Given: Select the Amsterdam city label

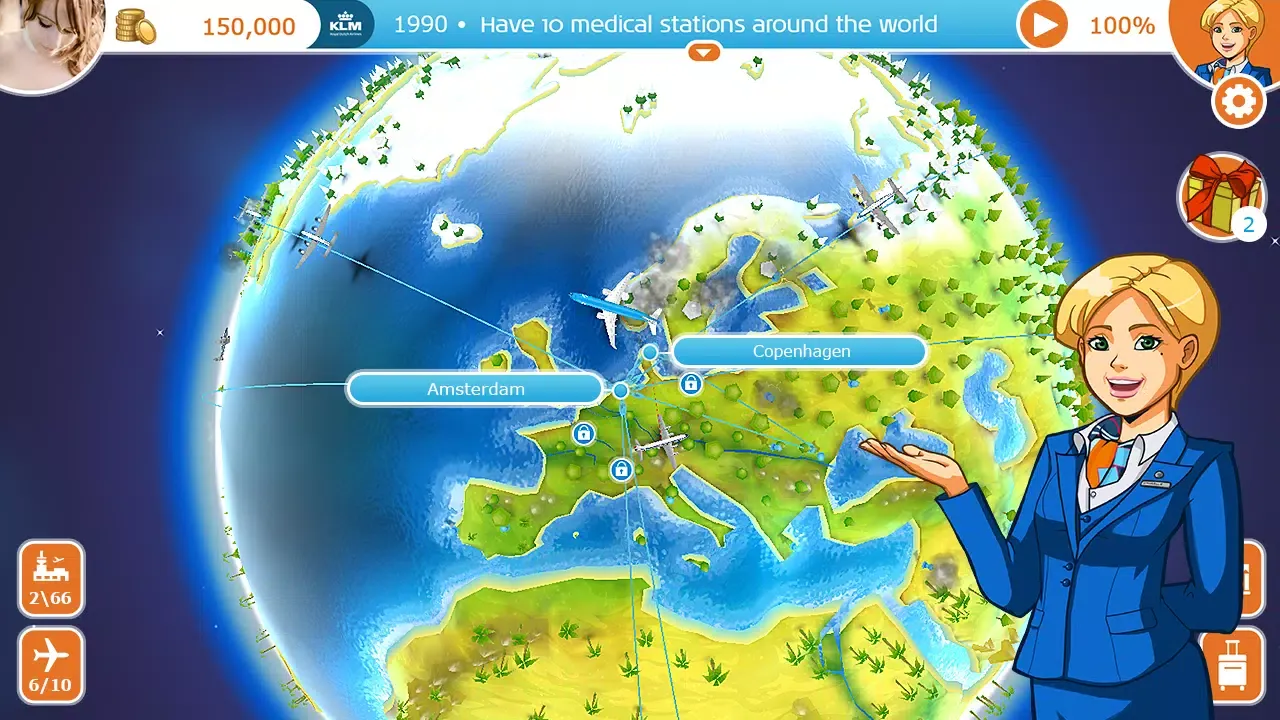Looking at the screenshot, I should [x=476, y=389].
